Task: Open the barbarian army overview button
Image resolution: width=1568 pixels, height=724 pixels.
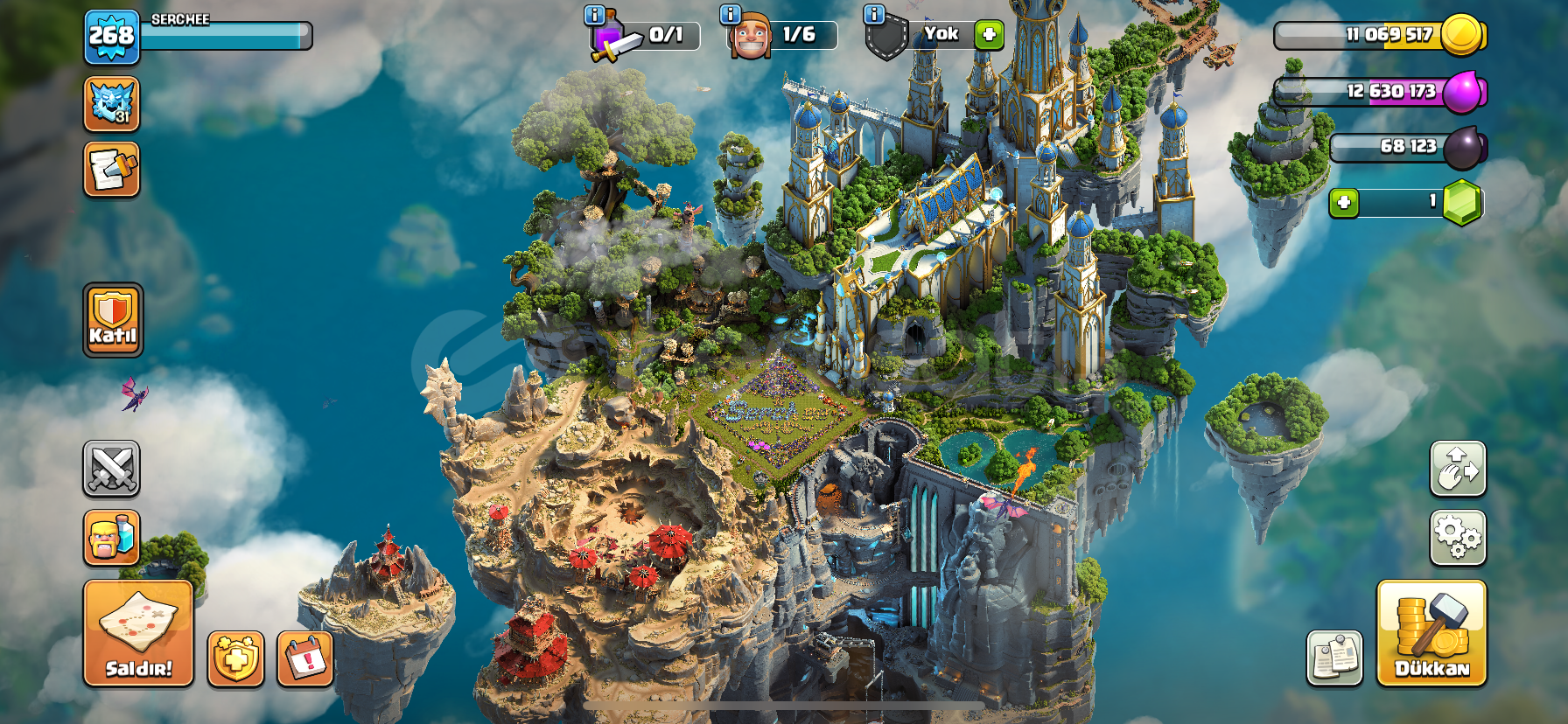Action: [112, 537]
